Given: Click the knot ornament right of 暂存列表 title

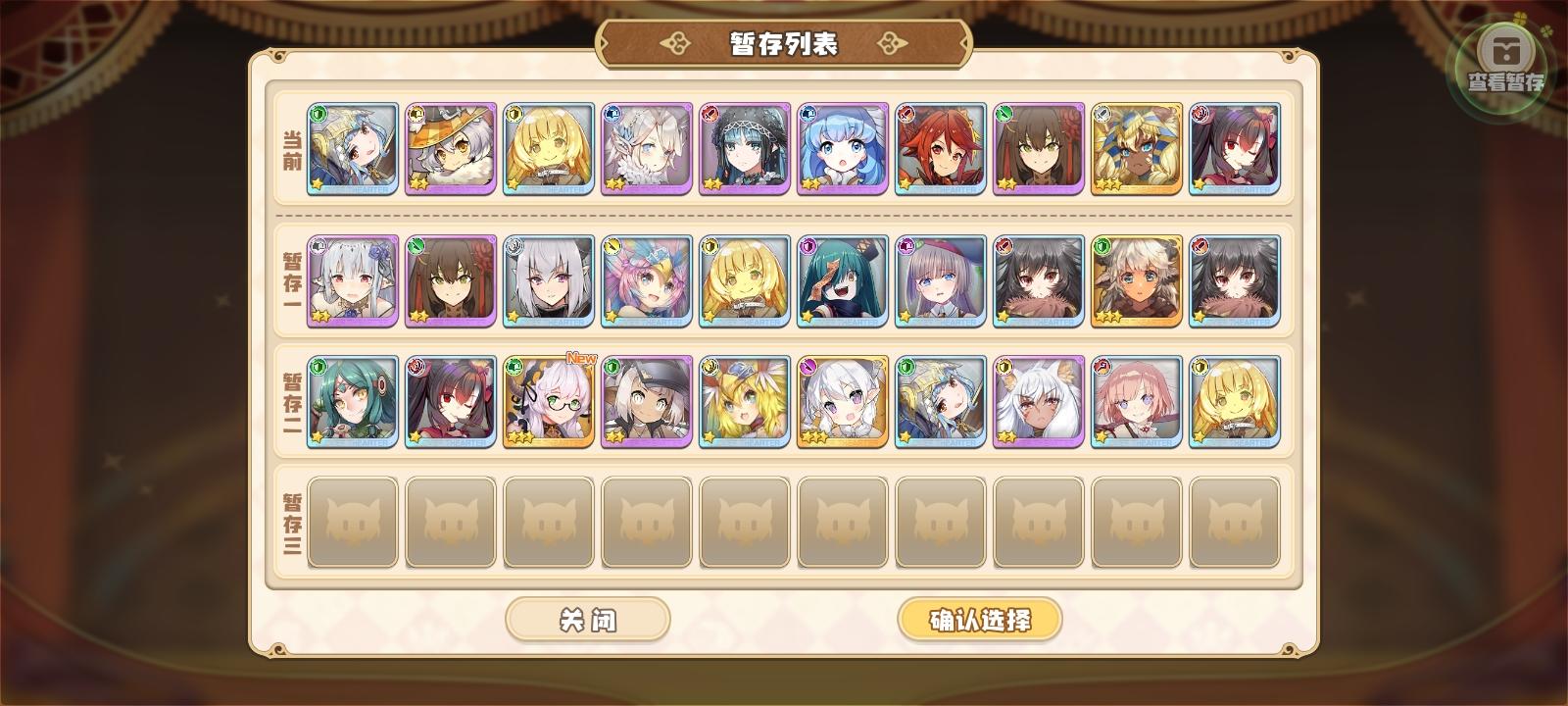Looking at the screenshot, I should coord(892,43).
